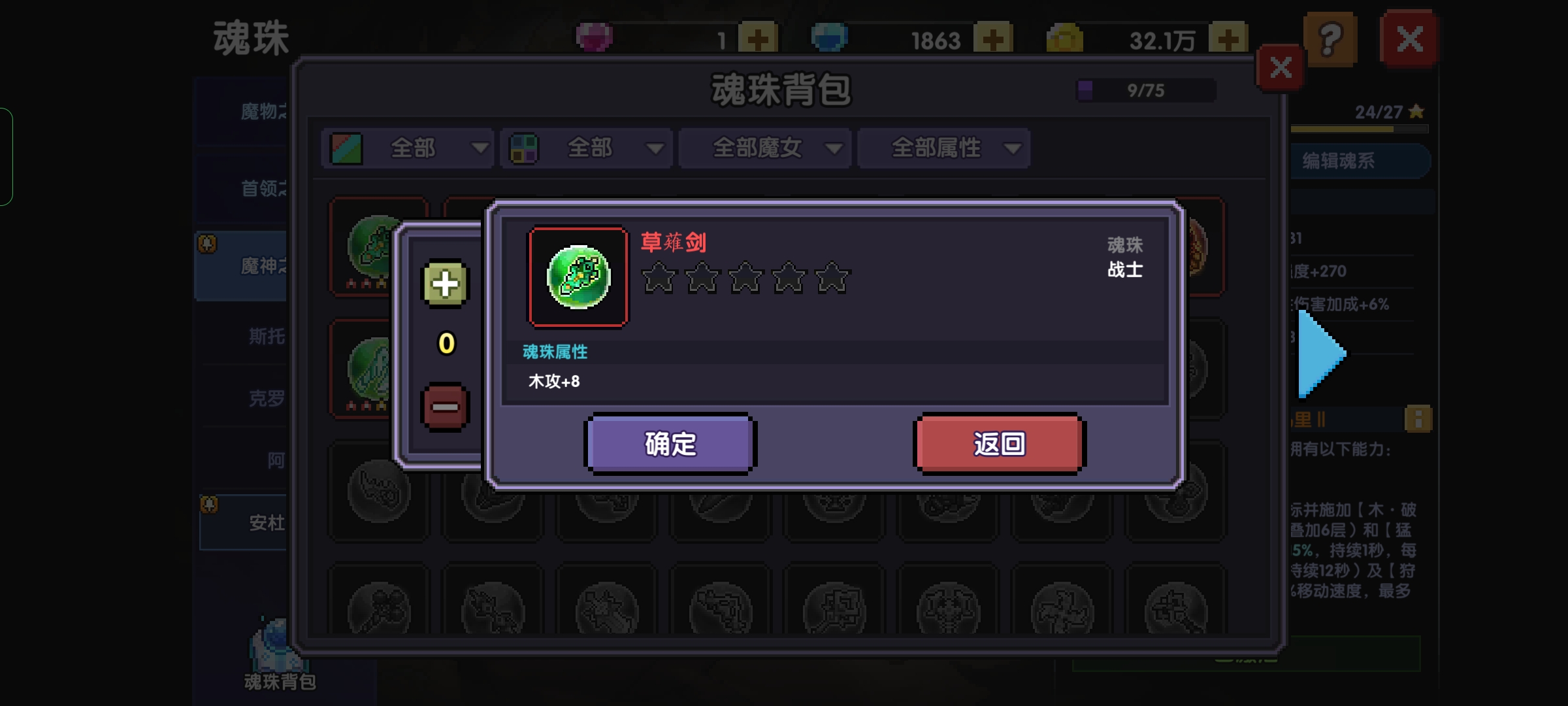Click the minus icon to decrease quantity
This screenshot has width=1568, height=706.
tap(444, 405)
